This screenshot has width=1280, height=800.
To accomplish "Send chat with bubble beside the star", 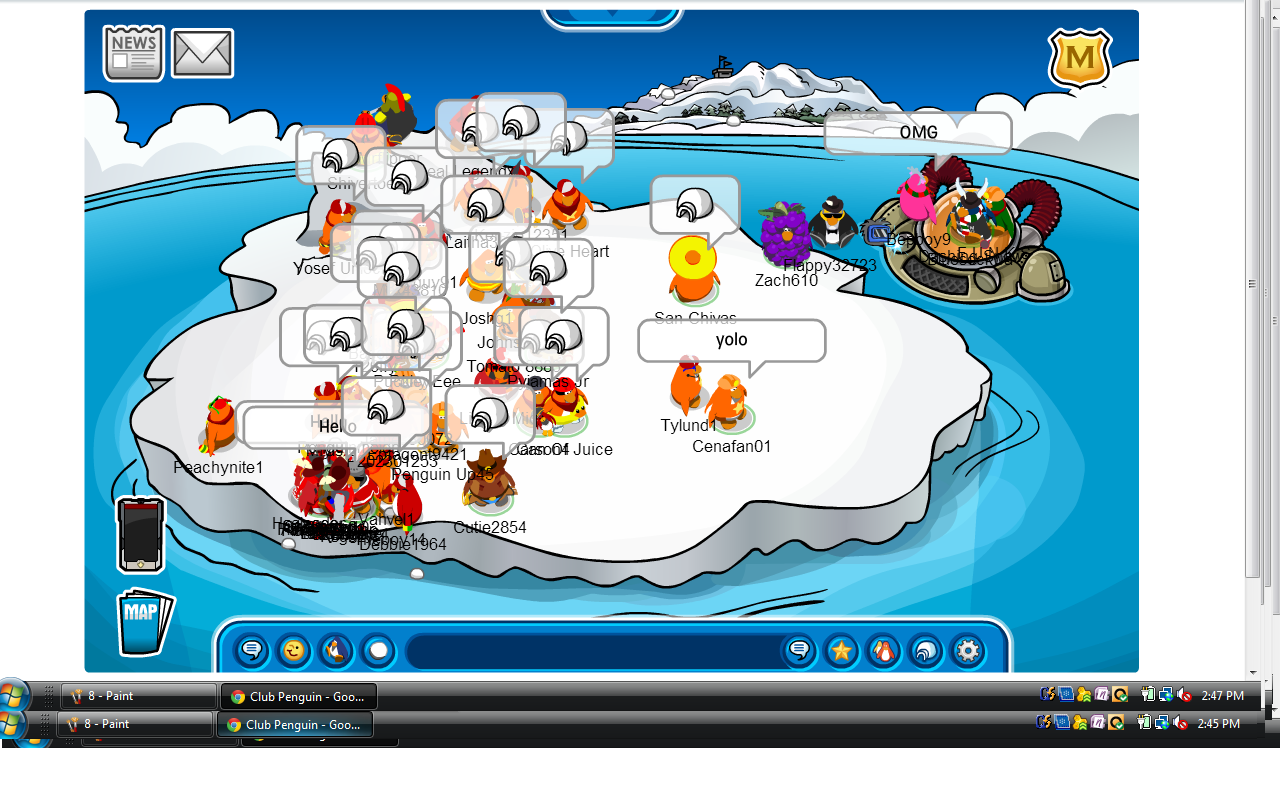I will [798, 651].
